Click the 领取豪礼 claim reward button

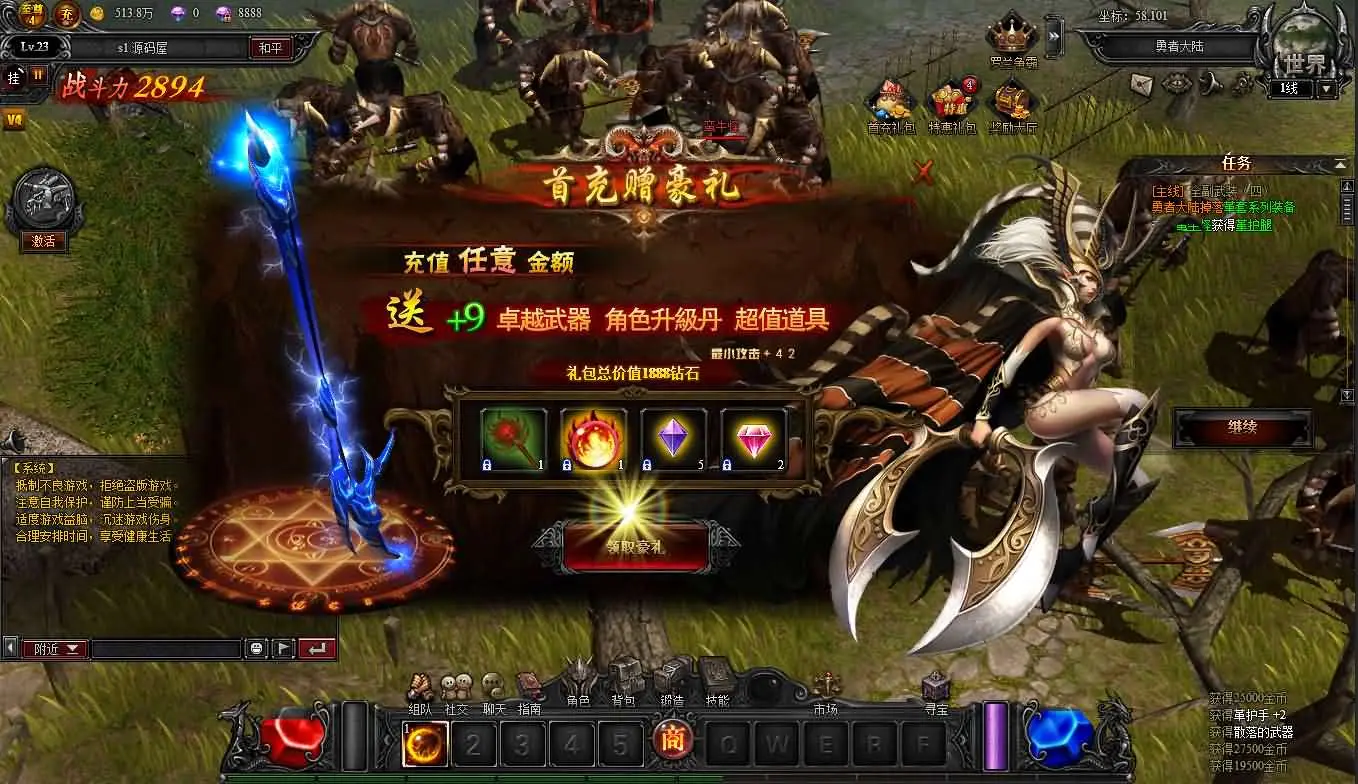pyautogui.click(x=637, y=545)
